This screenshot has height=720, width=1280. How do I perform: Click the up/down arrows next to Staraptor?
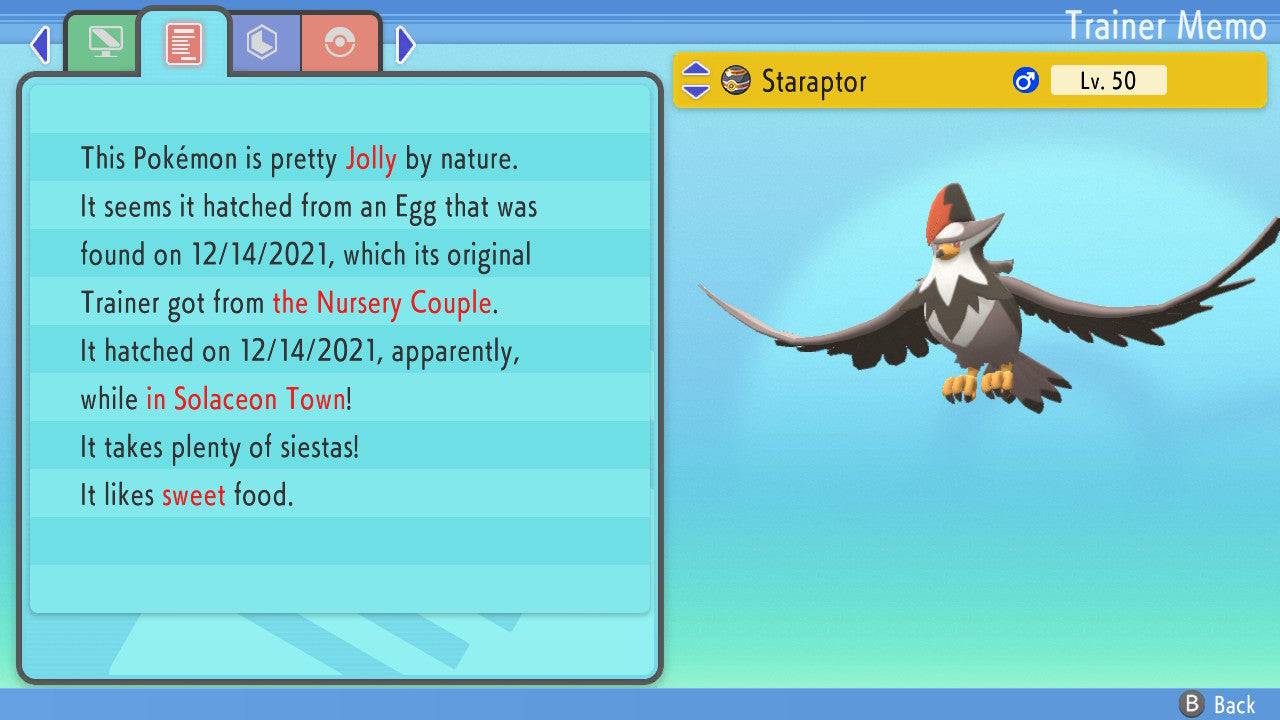click(x=695, y=81)
